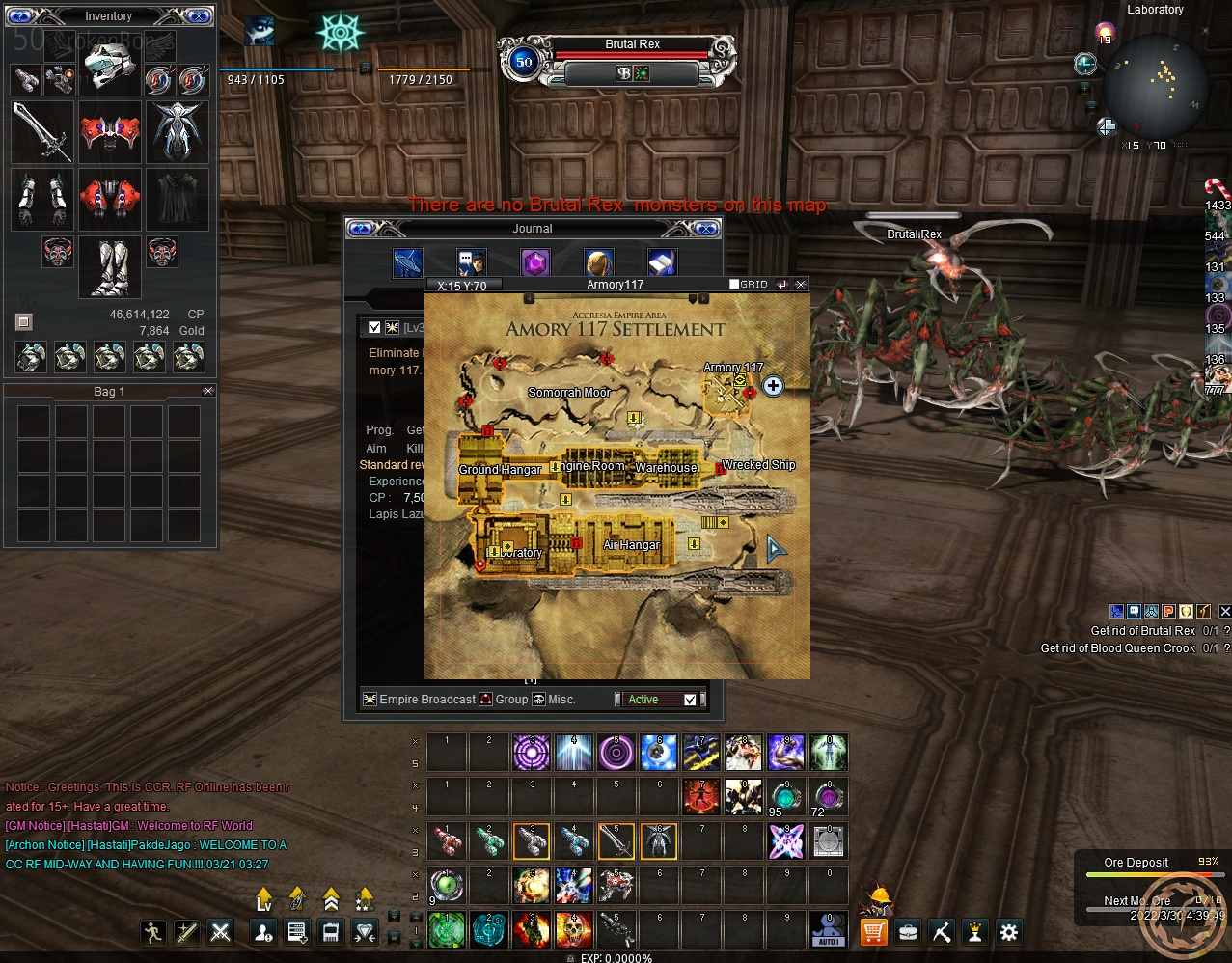Close the Armory117 map window
Screen dimensions: 1232x963
[801, 285]
